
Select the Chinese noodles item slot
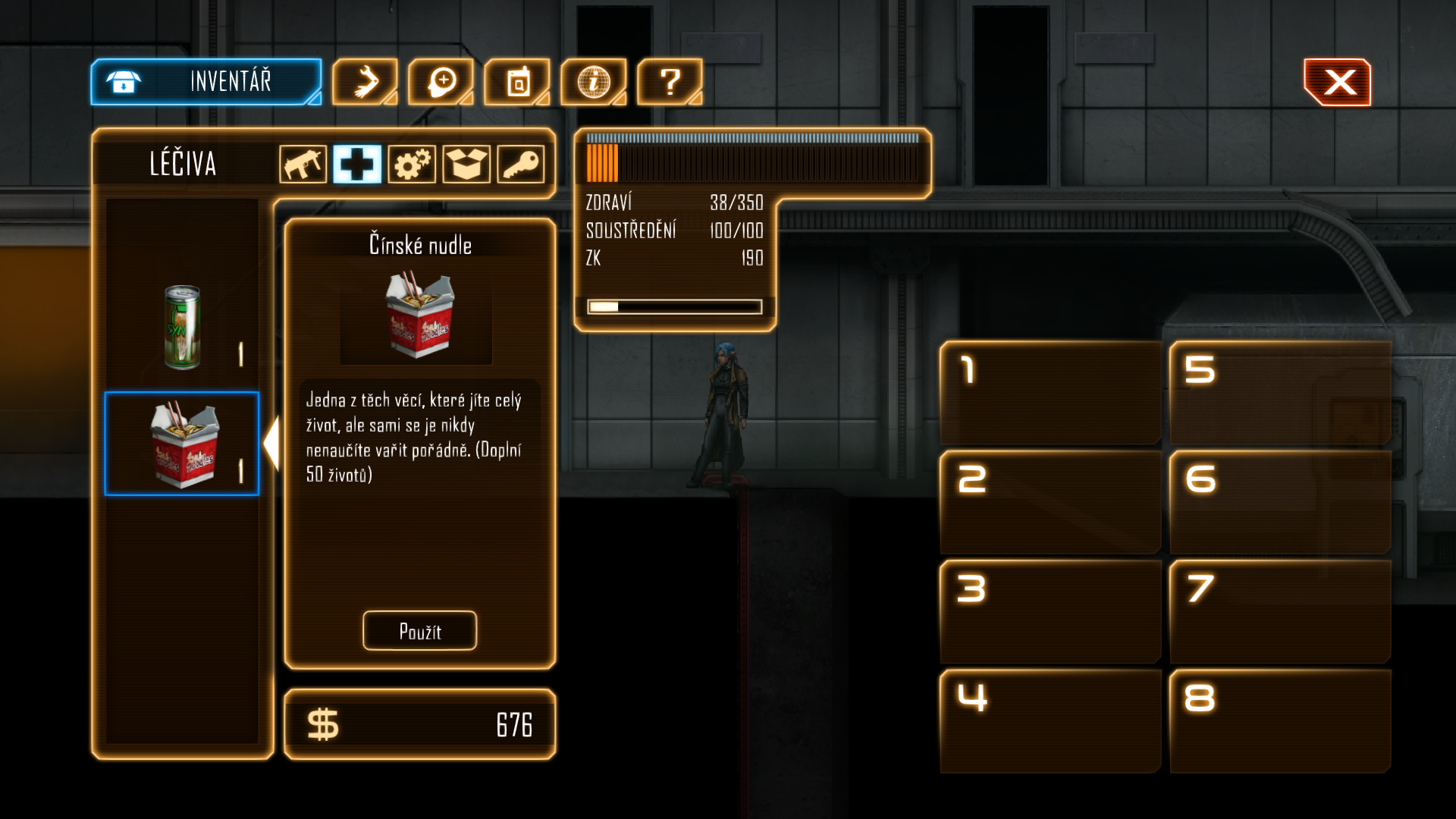pyautogui.click(x=182, y=444)
